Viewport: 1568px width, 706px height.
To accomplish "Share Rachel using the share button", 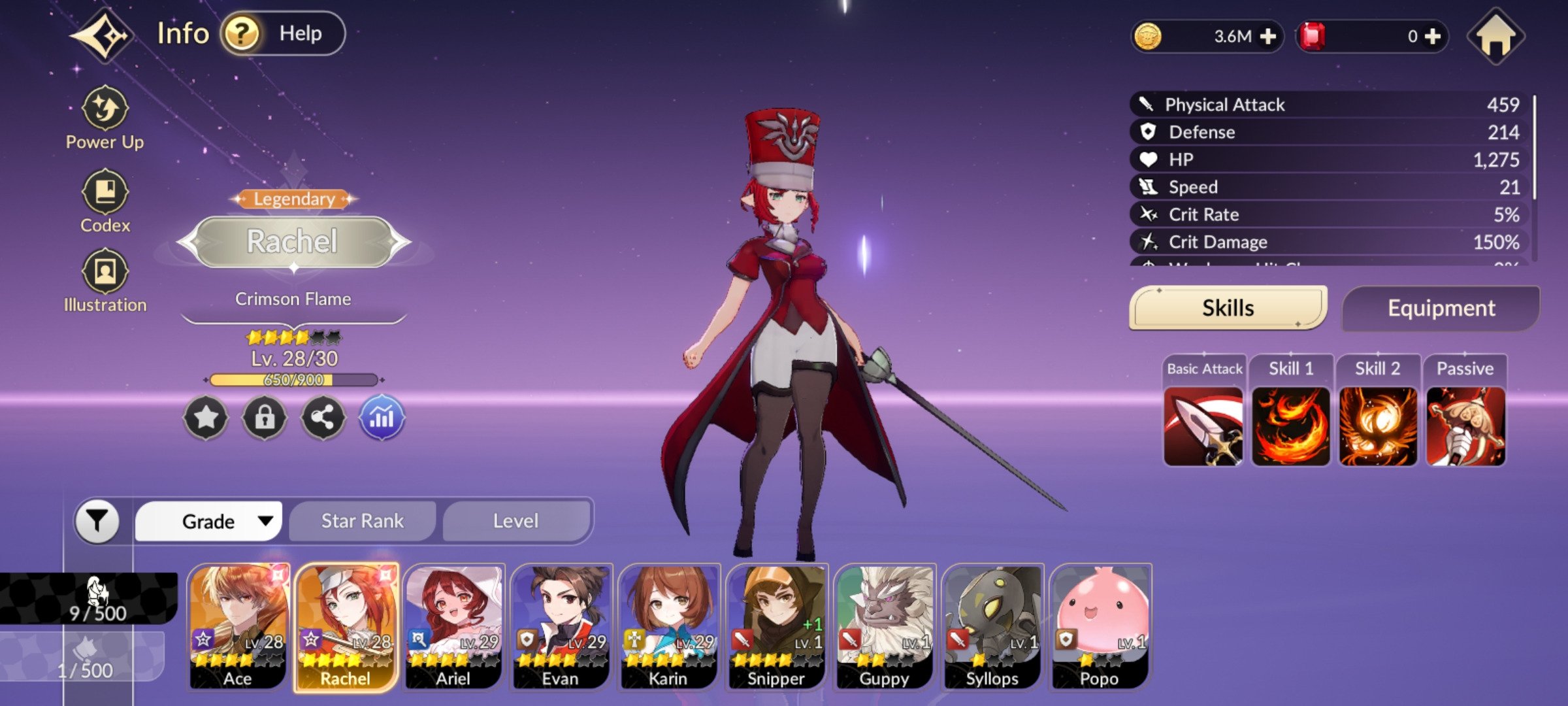I will click(x=323, y=417).
